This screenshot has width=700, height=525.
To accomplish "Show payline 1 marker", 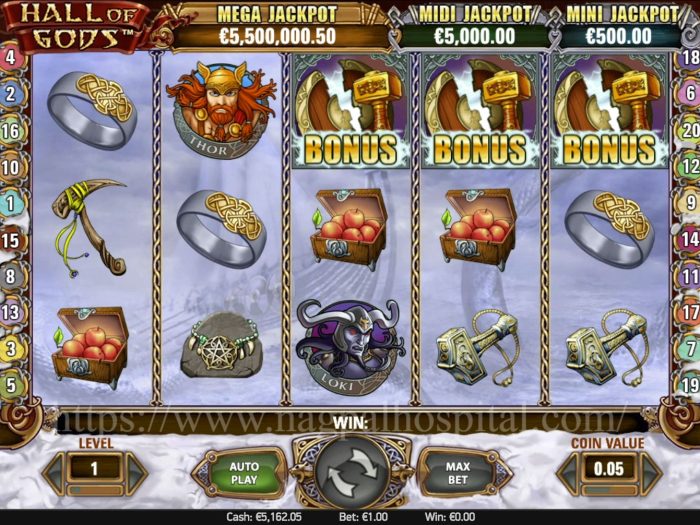I will pyautogui.click(x=11, y=203).
